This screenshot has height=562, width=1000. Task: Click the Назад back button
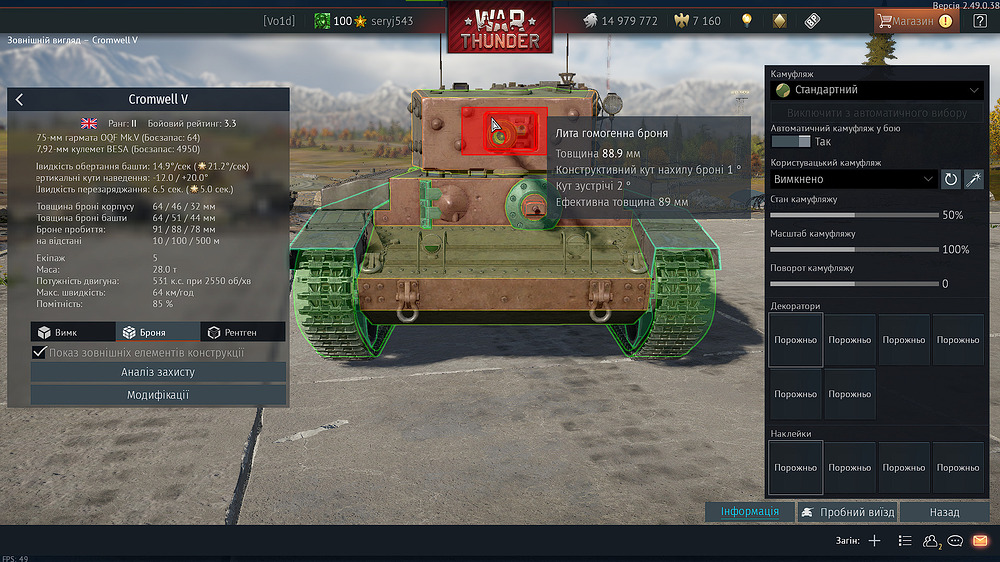[944, 512]
